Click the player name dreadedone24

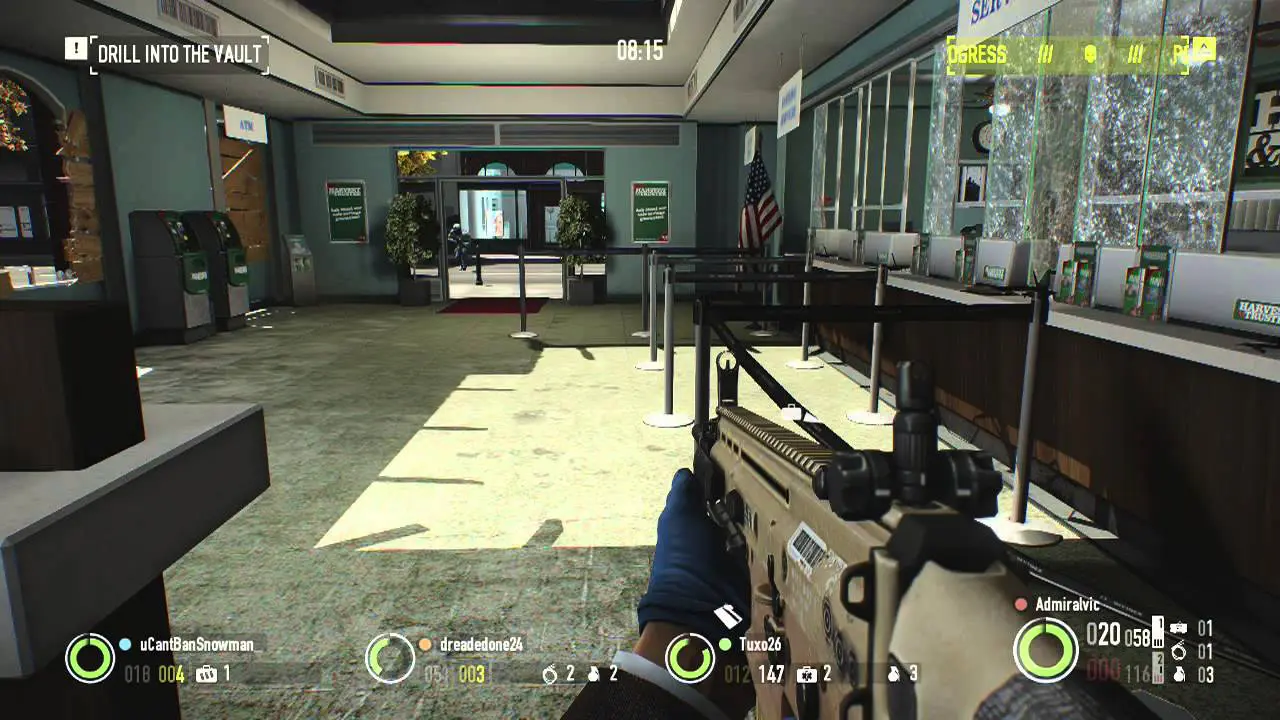481,645
